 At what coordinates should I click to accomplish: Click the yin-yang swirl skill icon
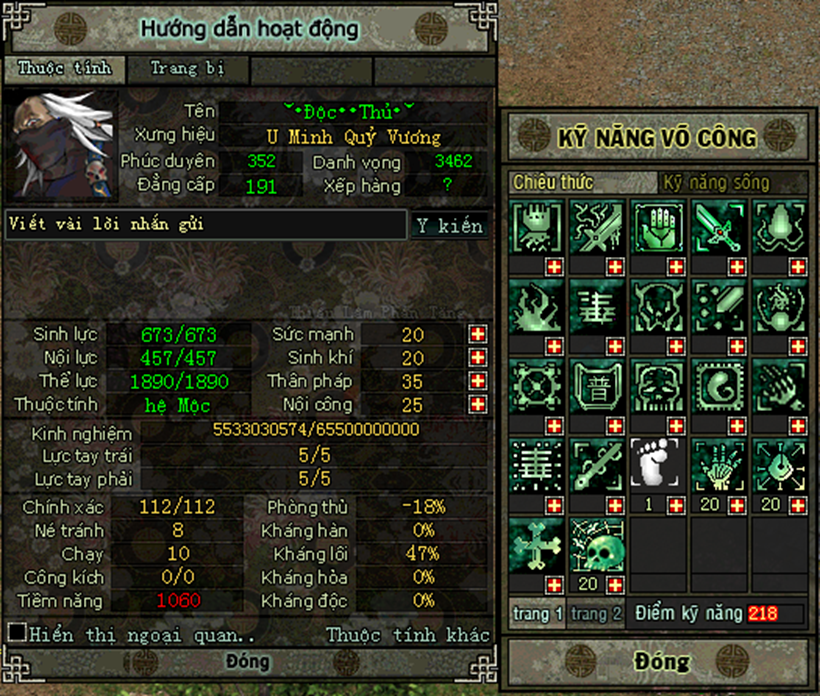click(719, 385)
